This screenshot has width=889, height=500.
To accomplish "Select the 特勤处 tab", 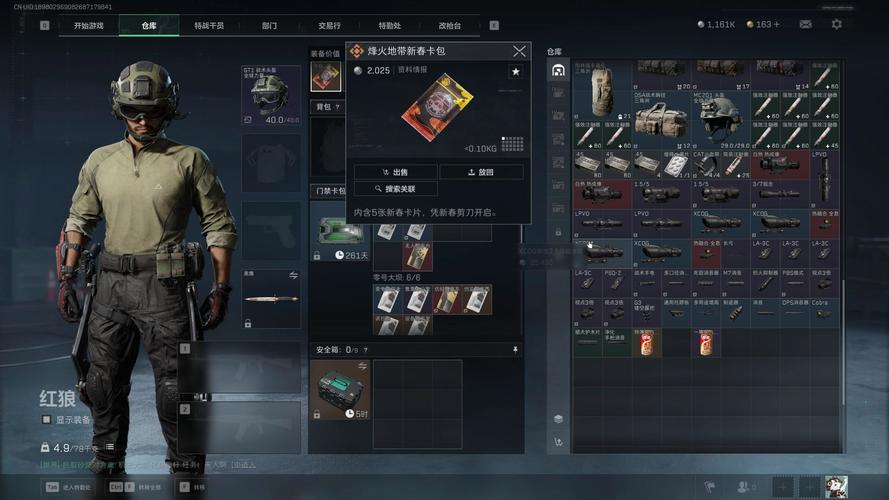I will 389,25.
